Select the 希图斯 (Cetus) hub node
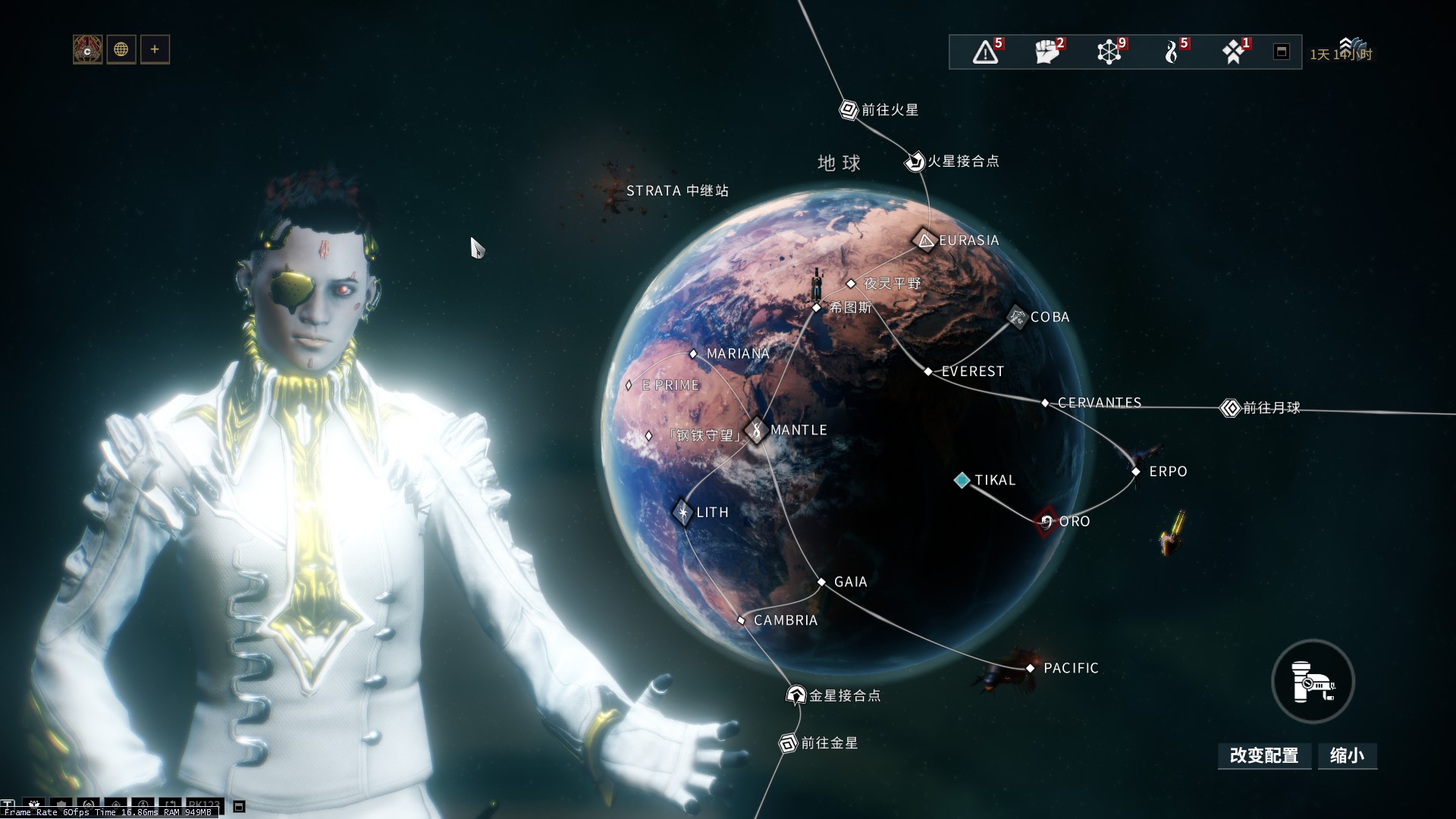The width and height of the screenshot is (1456, 819). click(x=817, y=307)
